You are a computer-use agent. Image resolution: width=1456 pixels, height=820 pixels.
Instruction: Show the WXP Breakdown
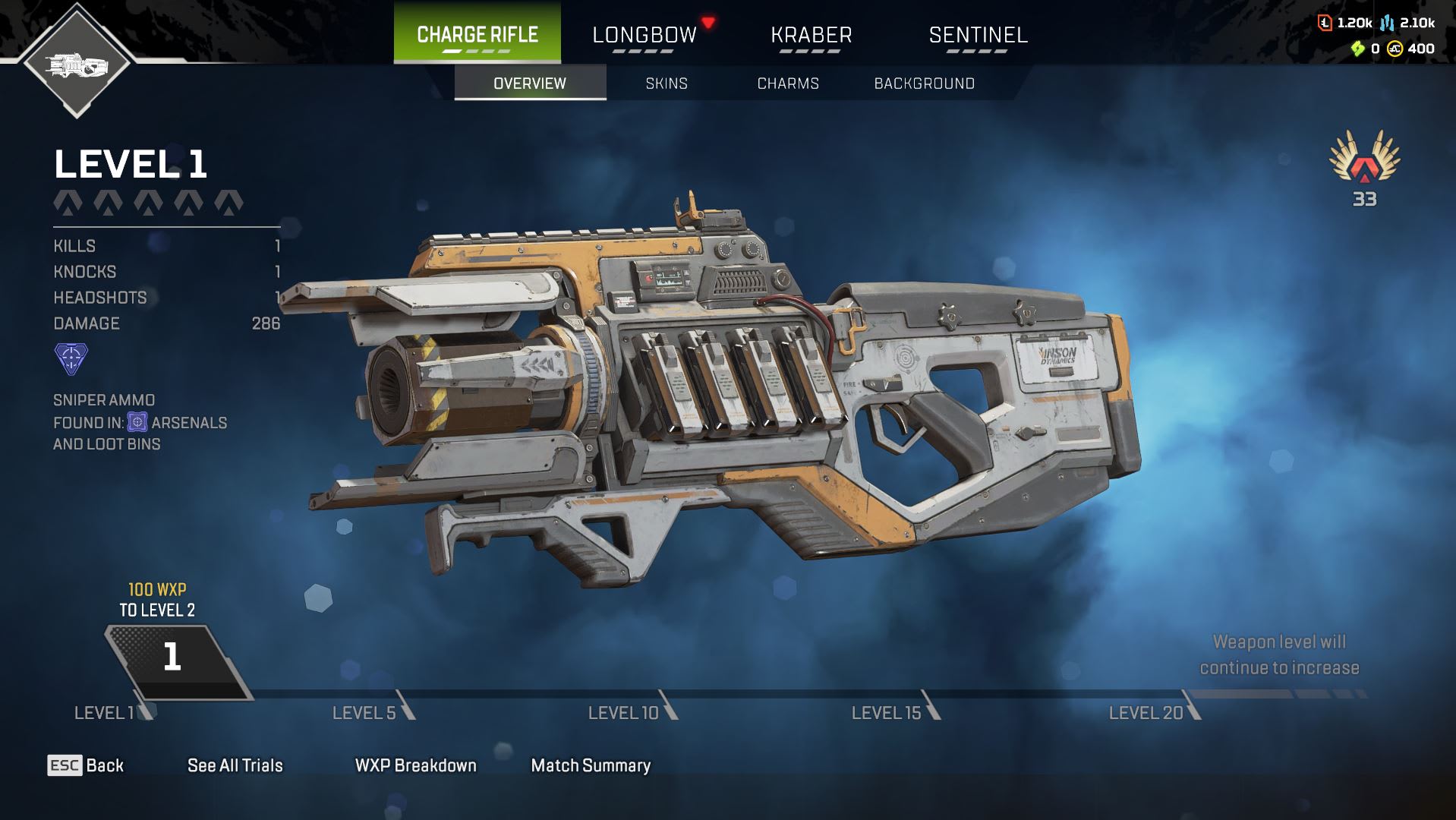[x=415, y=765]
